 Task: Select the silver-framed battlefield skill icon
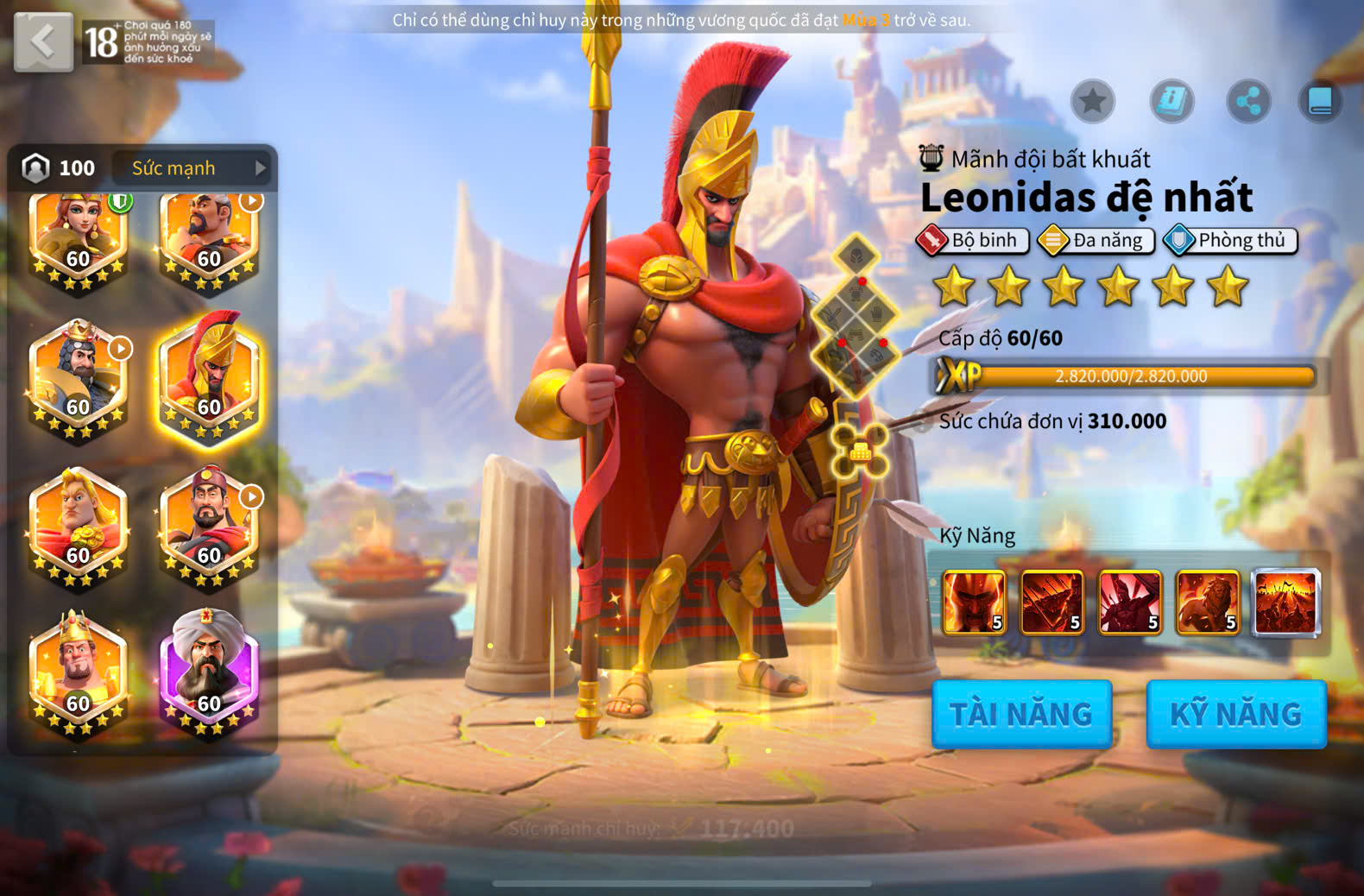1286,602
